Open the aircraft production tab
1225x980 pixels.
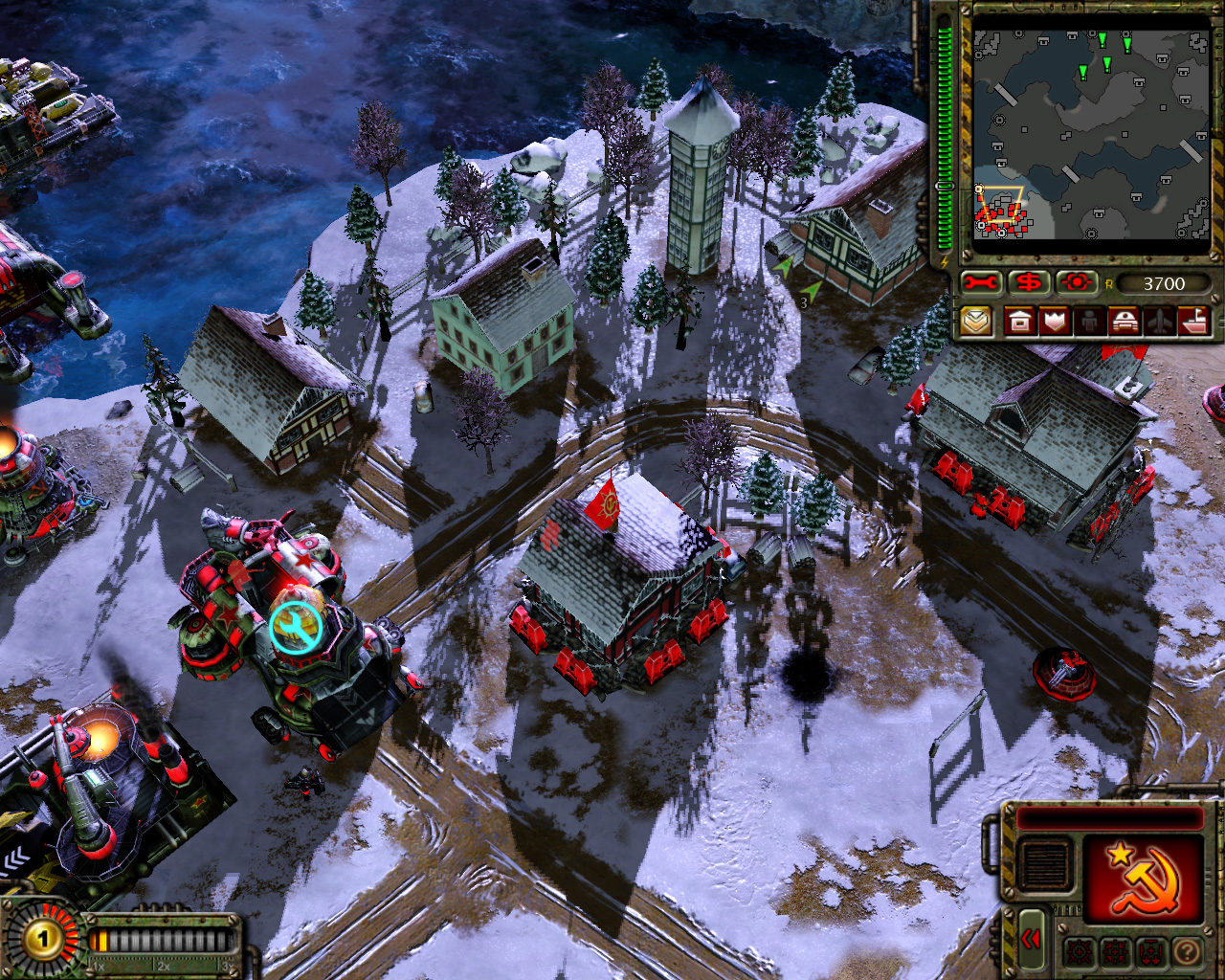(1159, 322)
